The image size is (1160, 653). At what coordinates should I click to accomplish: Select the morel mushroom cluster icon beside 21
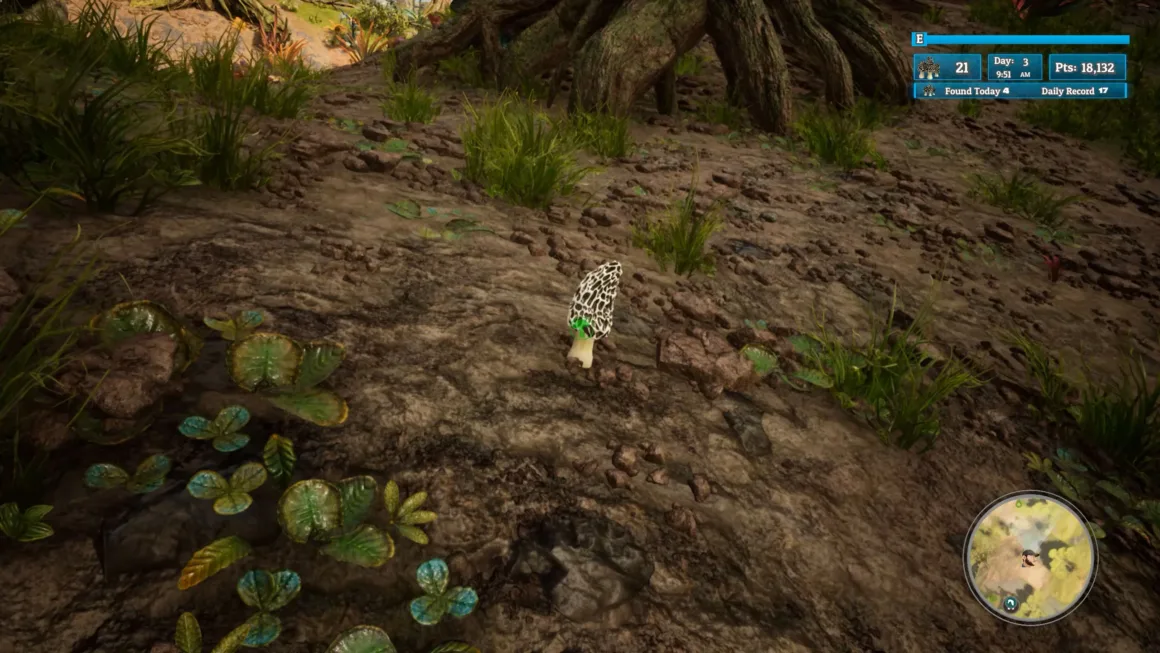coord(929,68)
